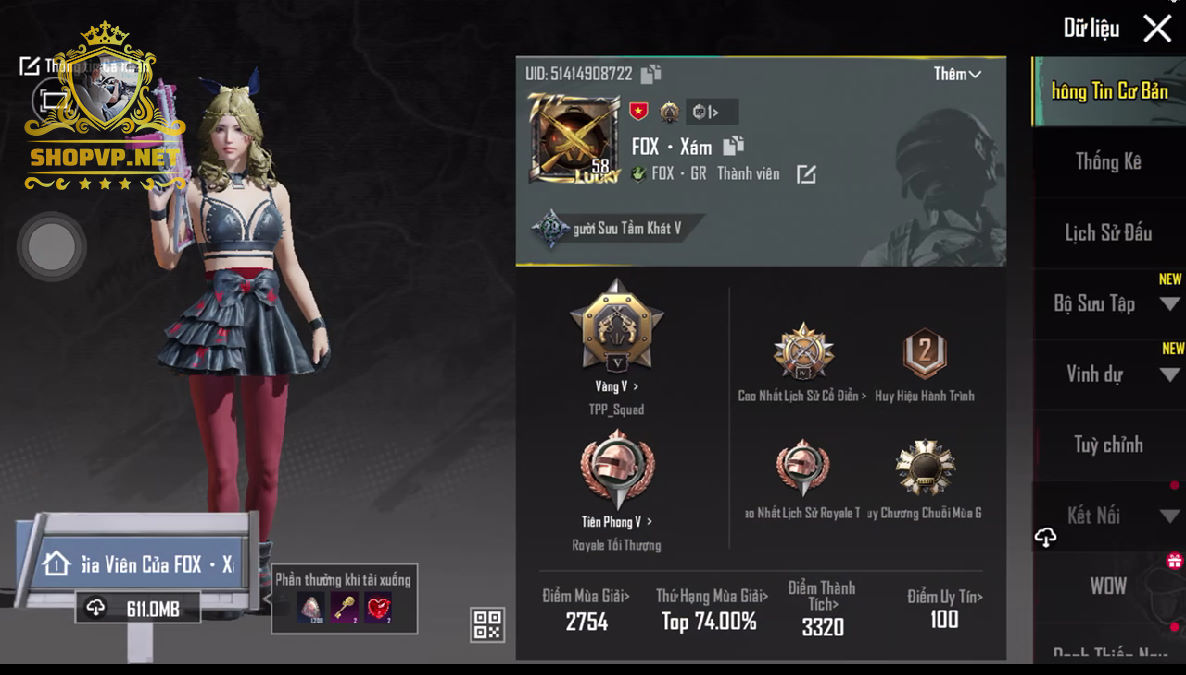This screenshot has width=1186, height=675.
Task: Copy the FOX · Xám nickname
Action: pos(733,146)
